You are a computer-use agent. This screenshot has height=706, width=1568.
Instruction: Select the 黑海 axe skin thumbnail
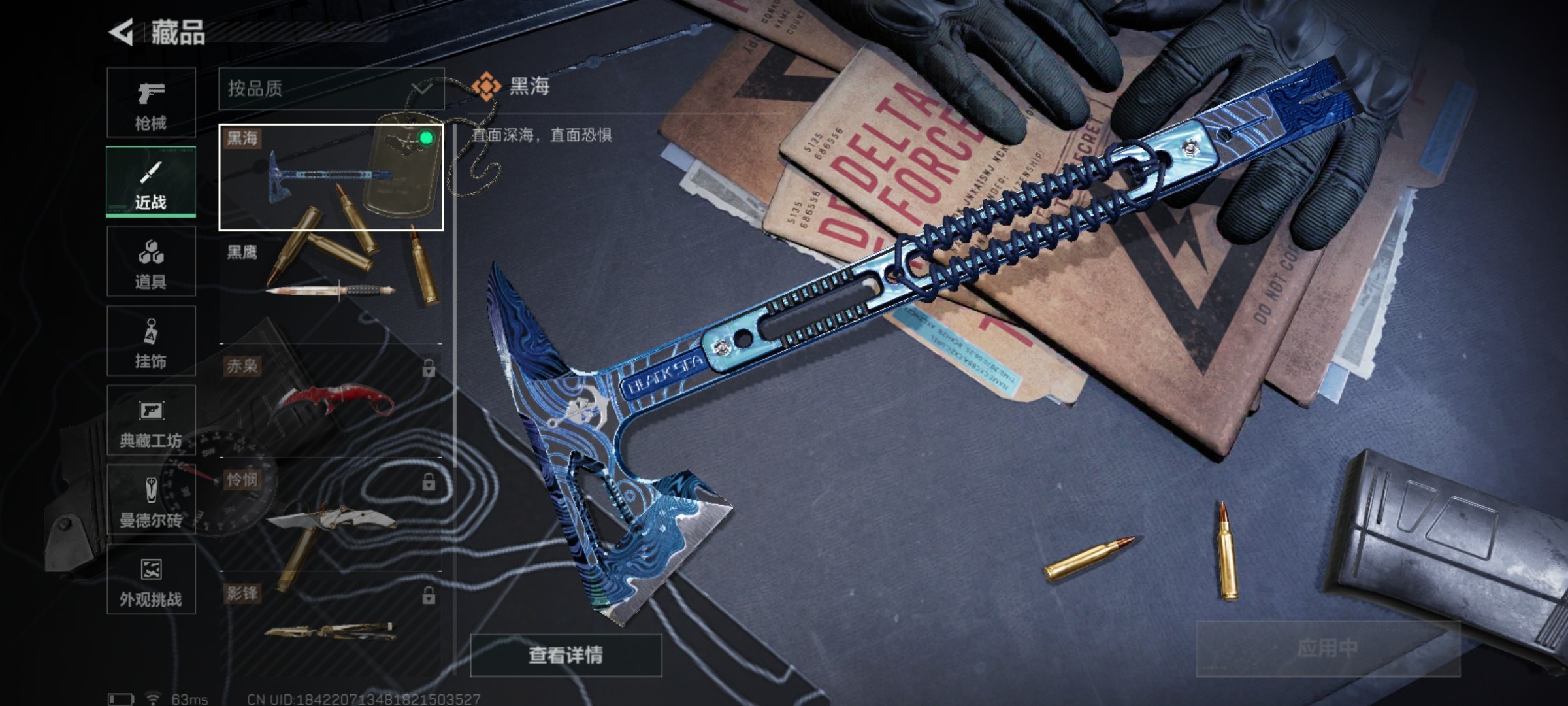[x=331, y=177]
